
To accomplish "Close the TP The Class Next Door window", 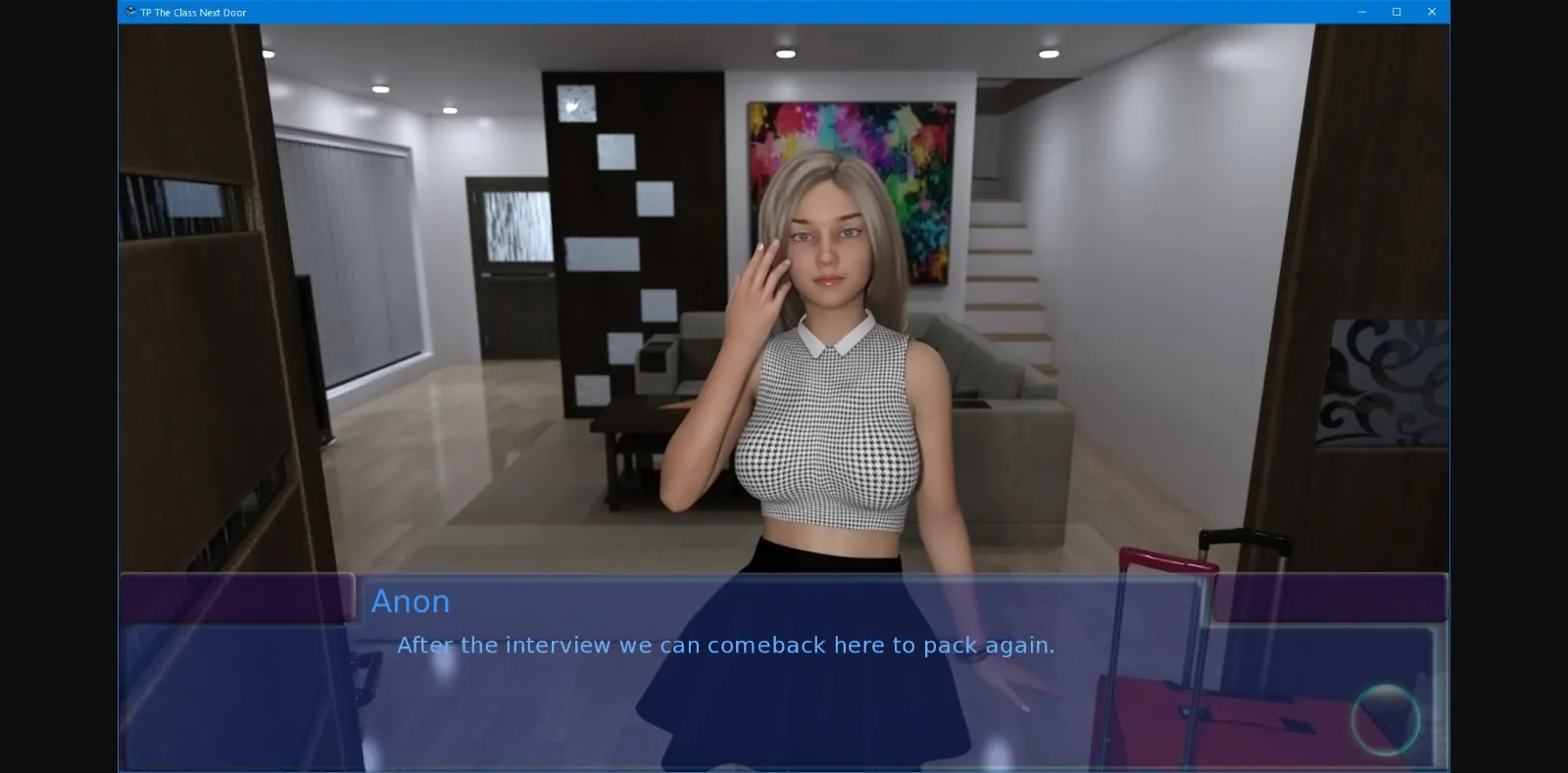I will (x=1432, y=12).
